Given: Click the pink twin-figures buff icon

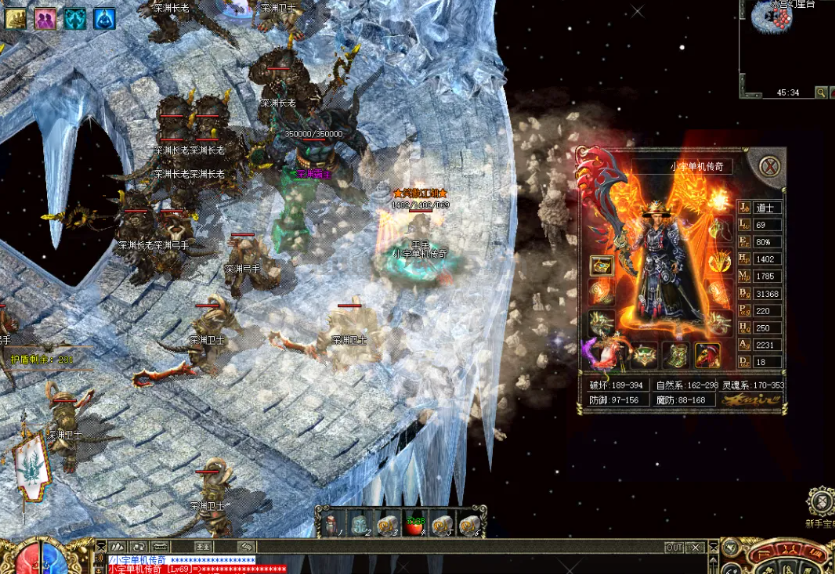Looking at the screenshot, I should 45,17.
